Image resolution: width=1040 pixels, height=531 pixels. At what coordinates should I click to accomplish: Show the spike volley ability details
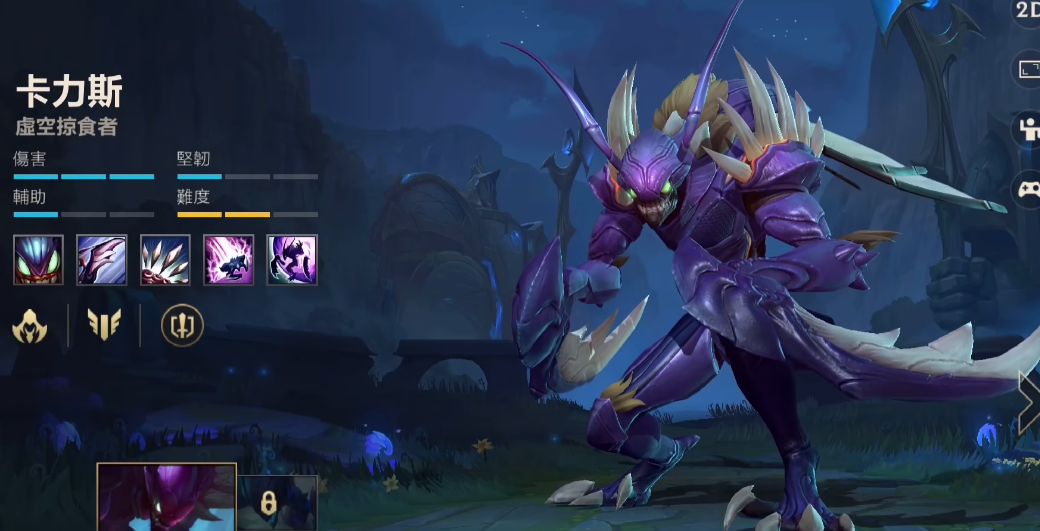[165, 260]
